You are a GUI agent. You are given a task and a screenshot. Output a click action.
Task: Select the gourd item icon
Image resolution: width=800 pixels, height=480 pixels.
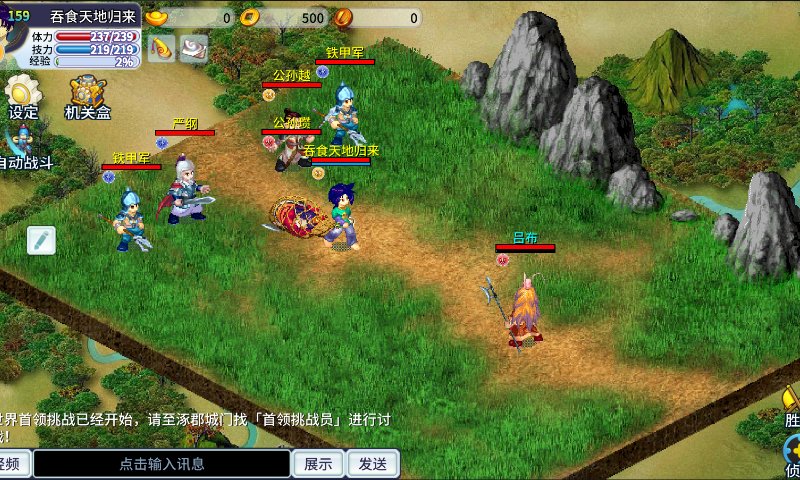pyautogui.click(x=162, y=47)
